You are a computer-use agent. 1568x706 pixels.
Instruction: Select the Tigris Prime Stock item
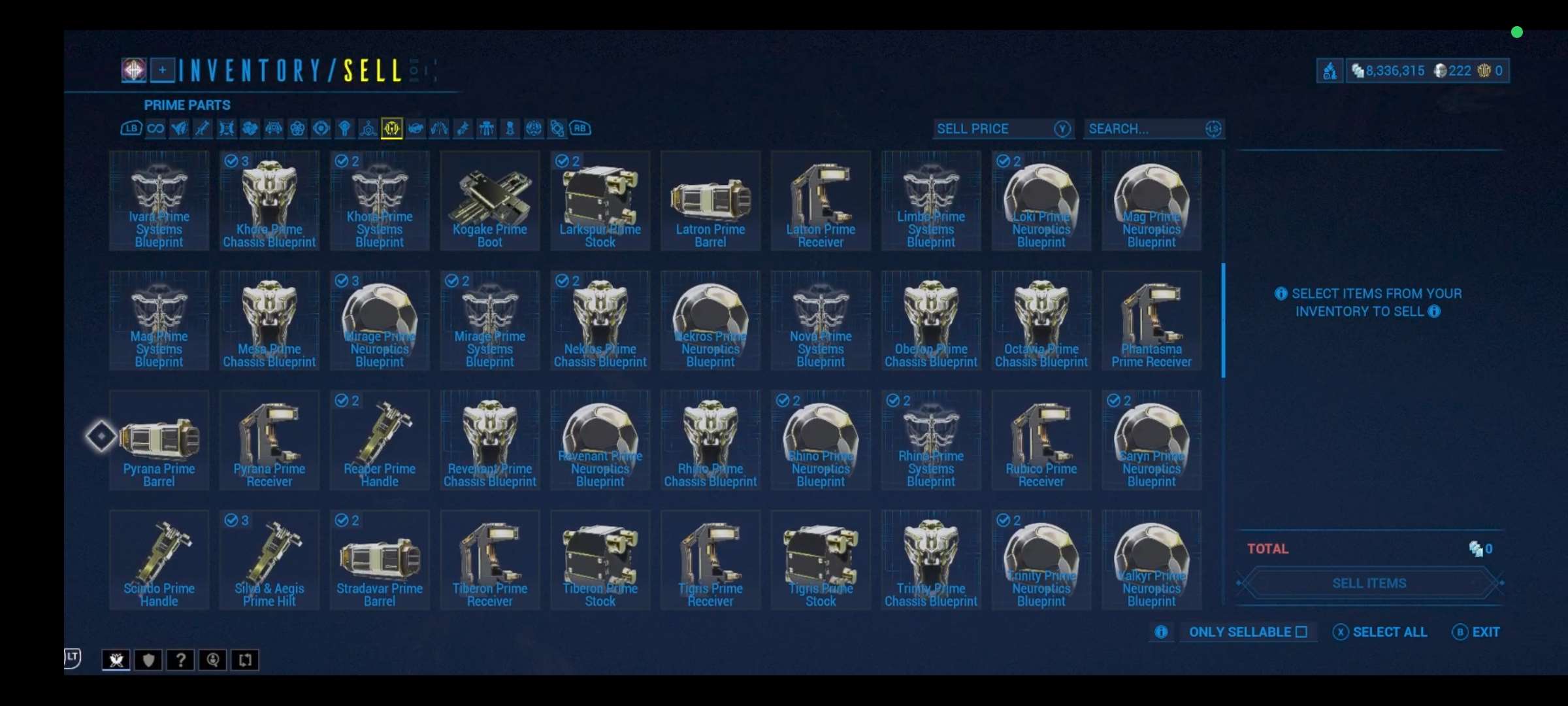[x=821, y=560]
